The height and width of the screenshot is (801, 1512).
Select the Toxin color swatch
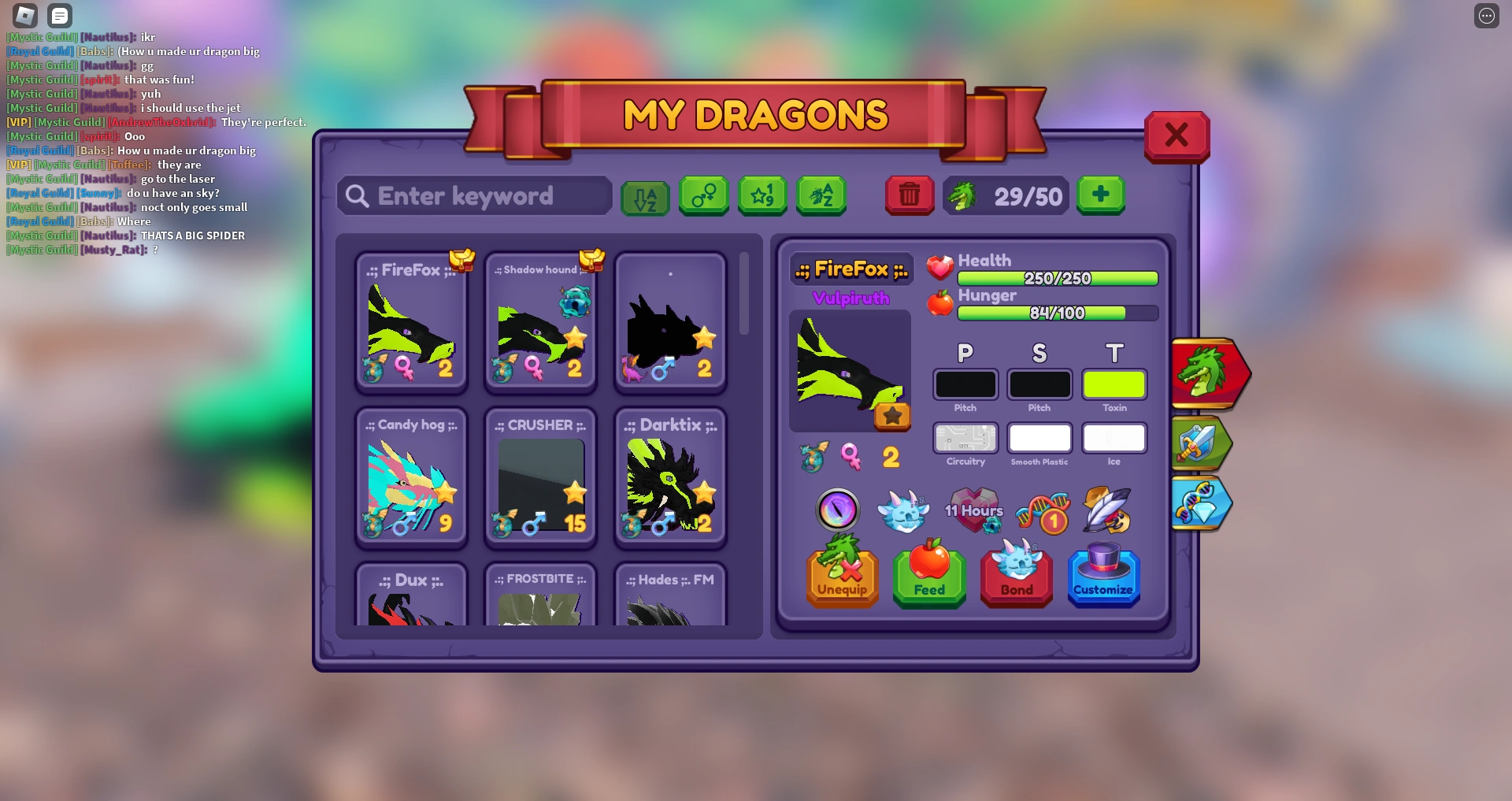tap(1114, 384)
